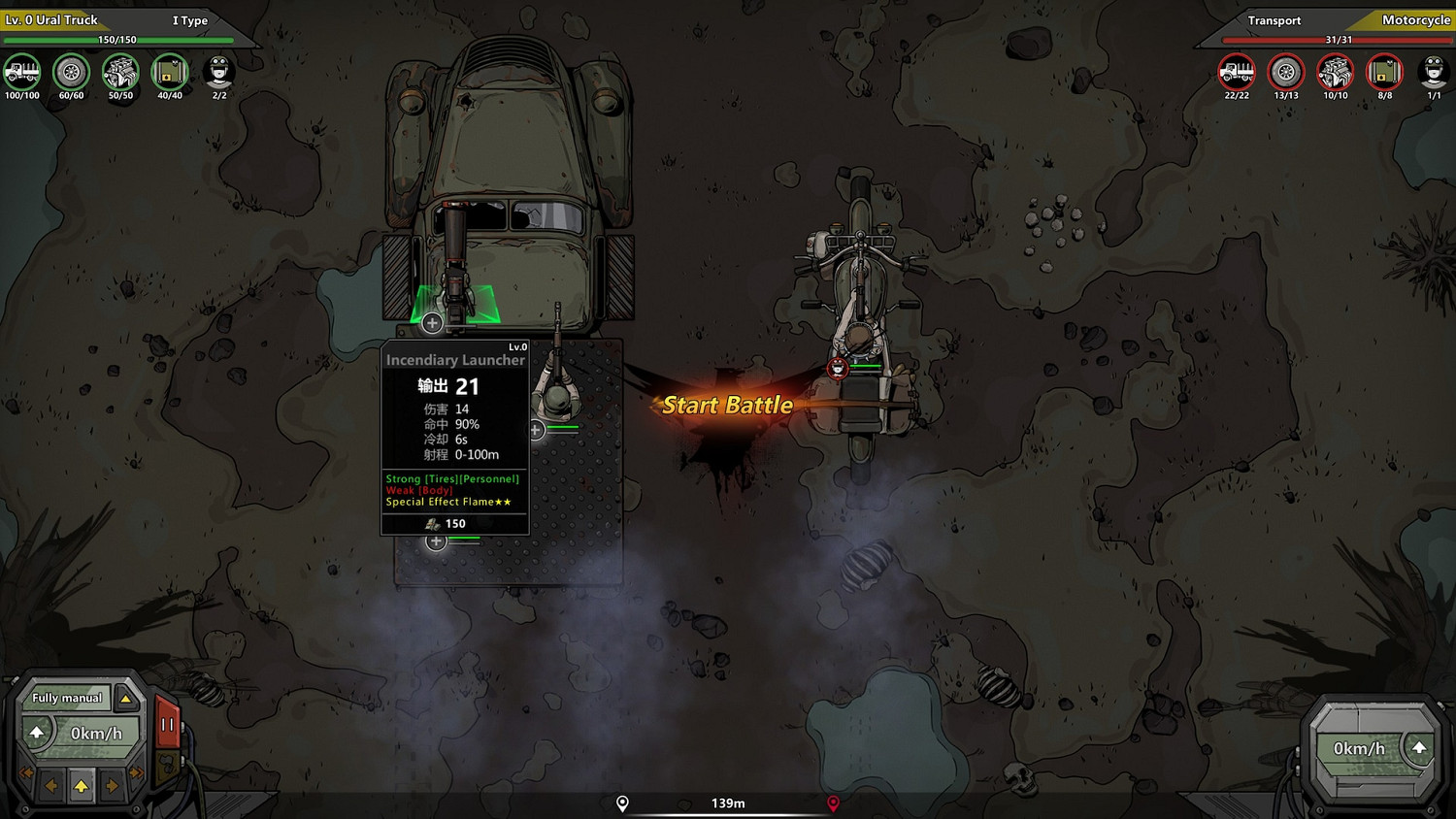
Task: Select the player crew icon showing 2/2
Action: point(219,72)
